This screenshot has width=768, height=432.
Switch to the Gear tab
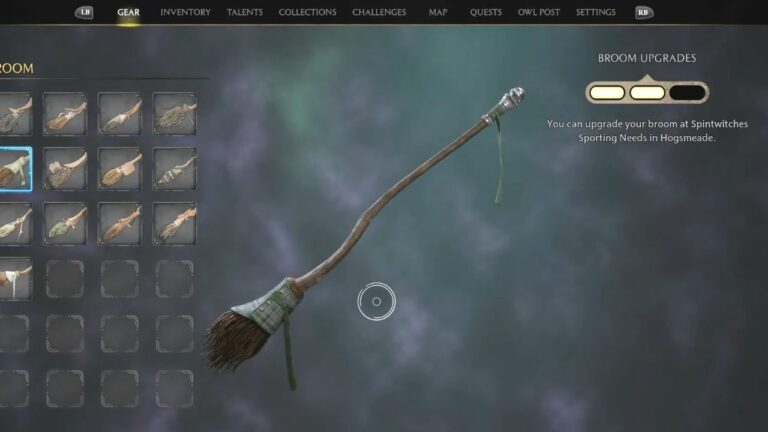pos(128,12)
